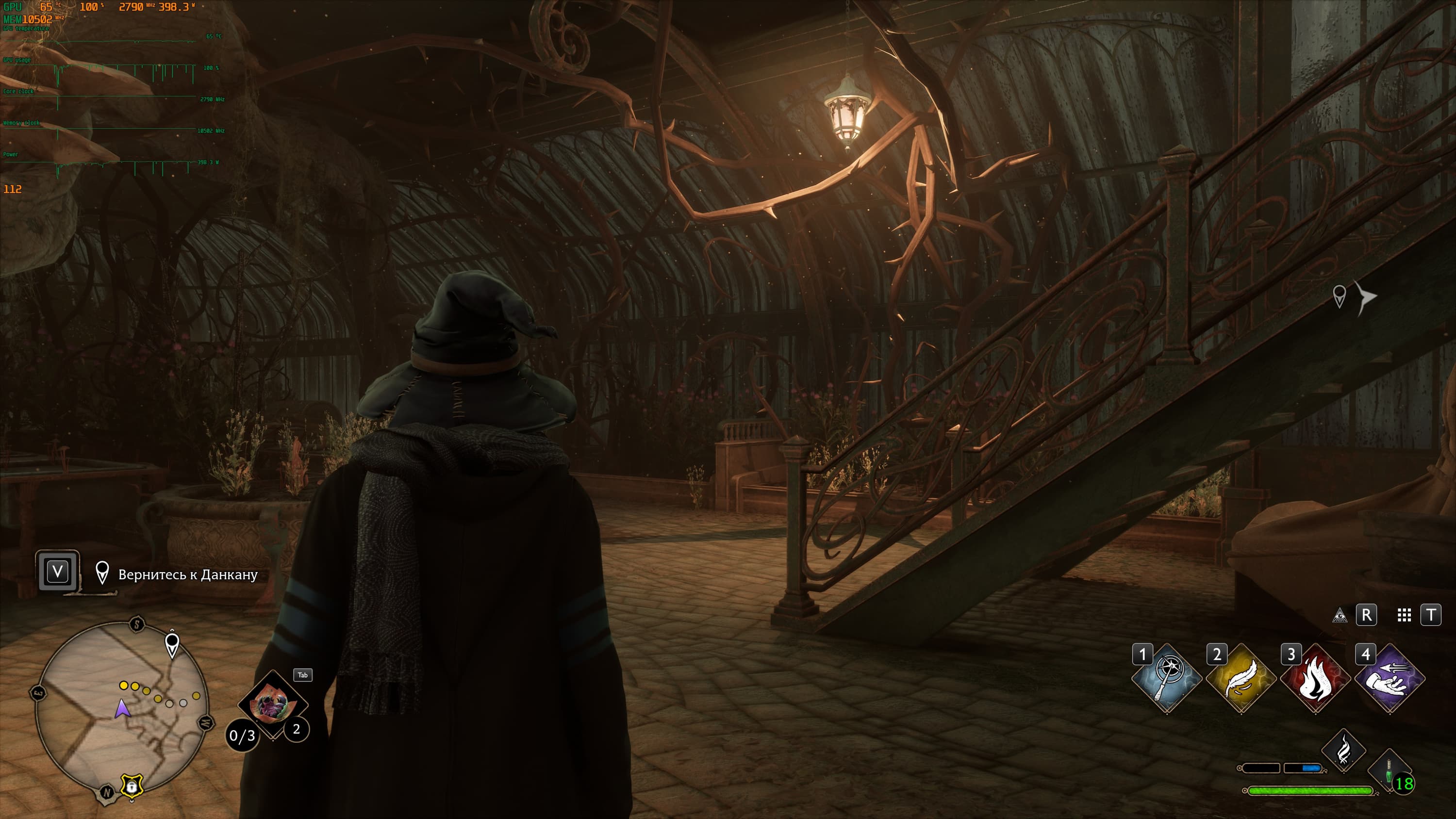
Task: Open the spell set grid icon
Action: pos(1404,615)
